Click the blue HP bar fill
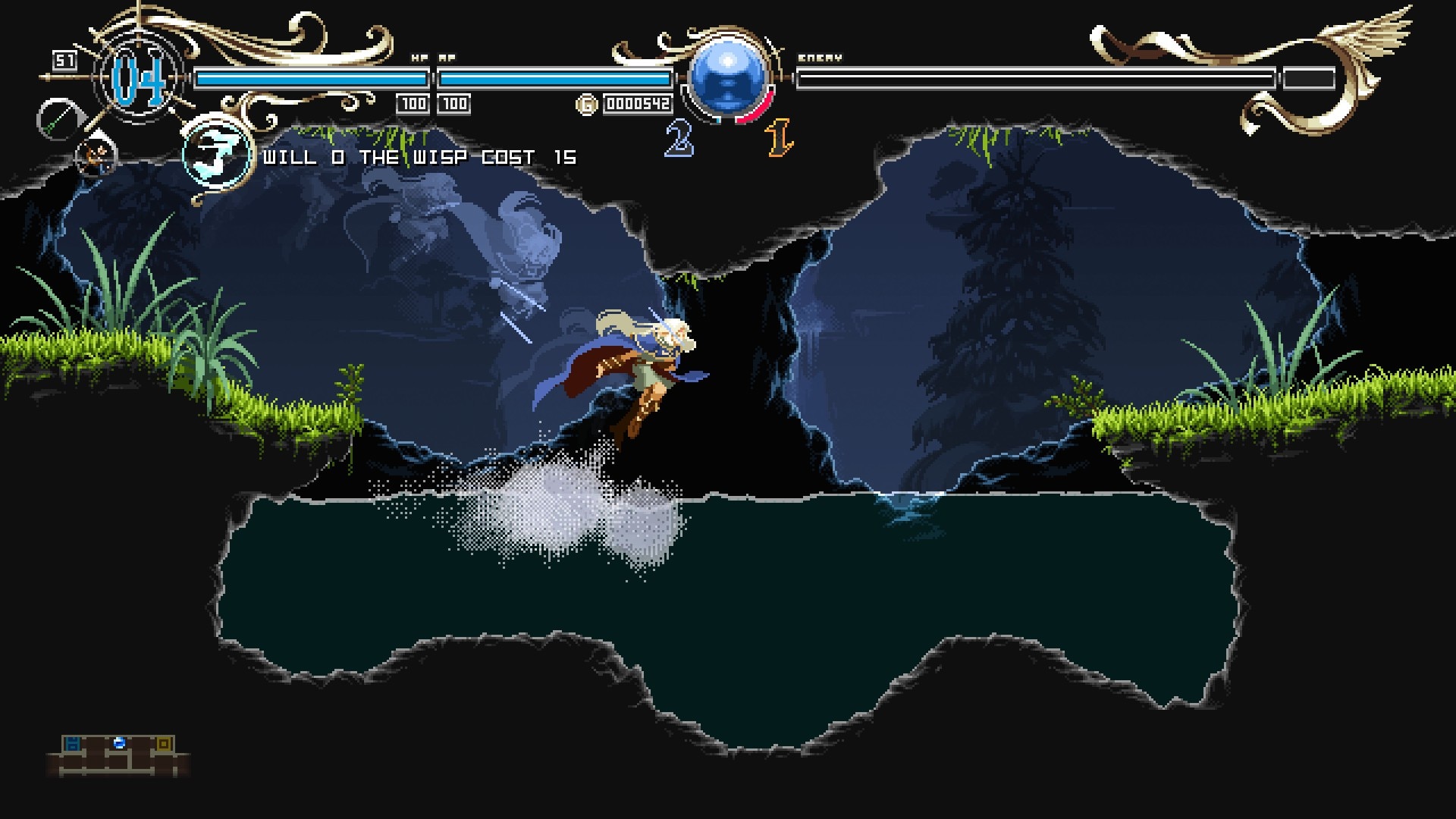The width and height of the screenshot is (1456, 819). click(x=311, y=76)
